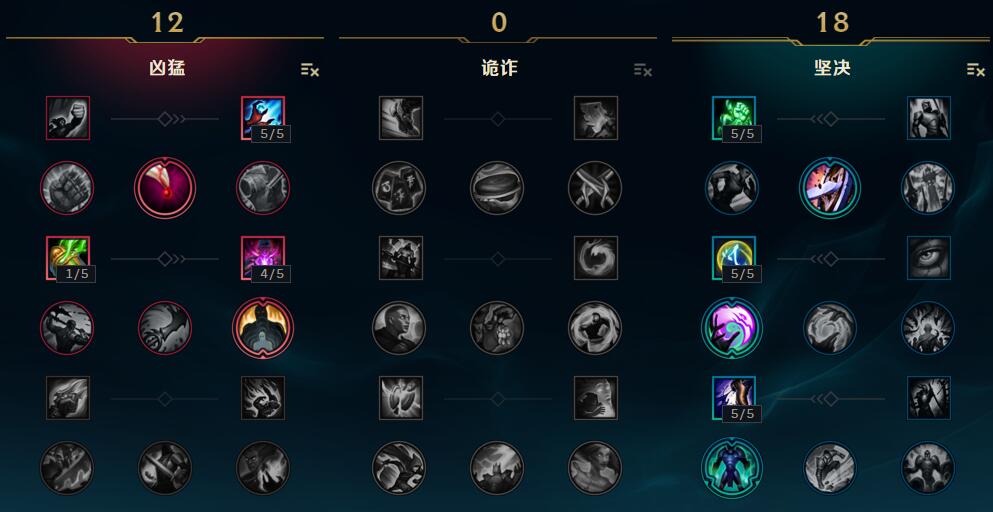Choose the purple swirl Insight mastery
This screenshot has height=512, width=993.
(733, 328)
